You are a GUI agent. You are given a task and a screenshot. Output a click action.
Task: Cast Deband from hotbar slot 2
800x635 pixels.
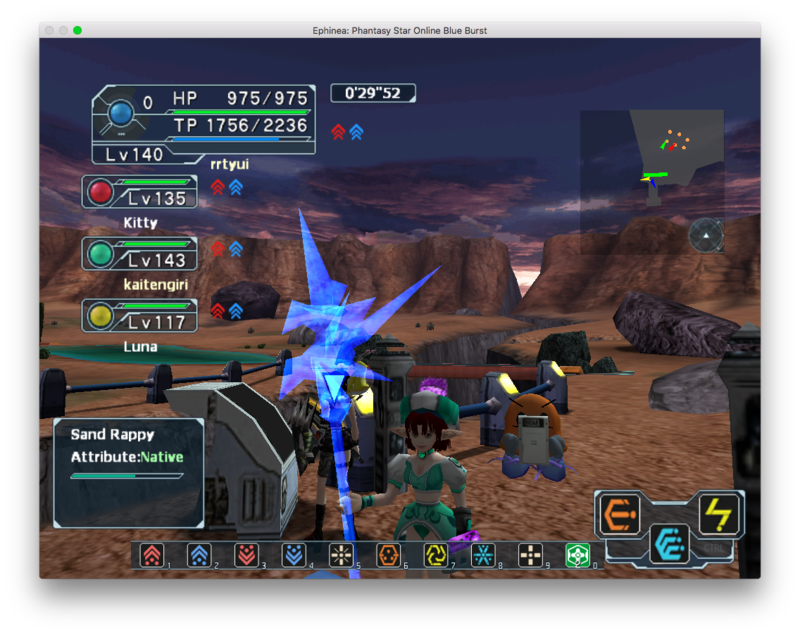coord(198,555)
